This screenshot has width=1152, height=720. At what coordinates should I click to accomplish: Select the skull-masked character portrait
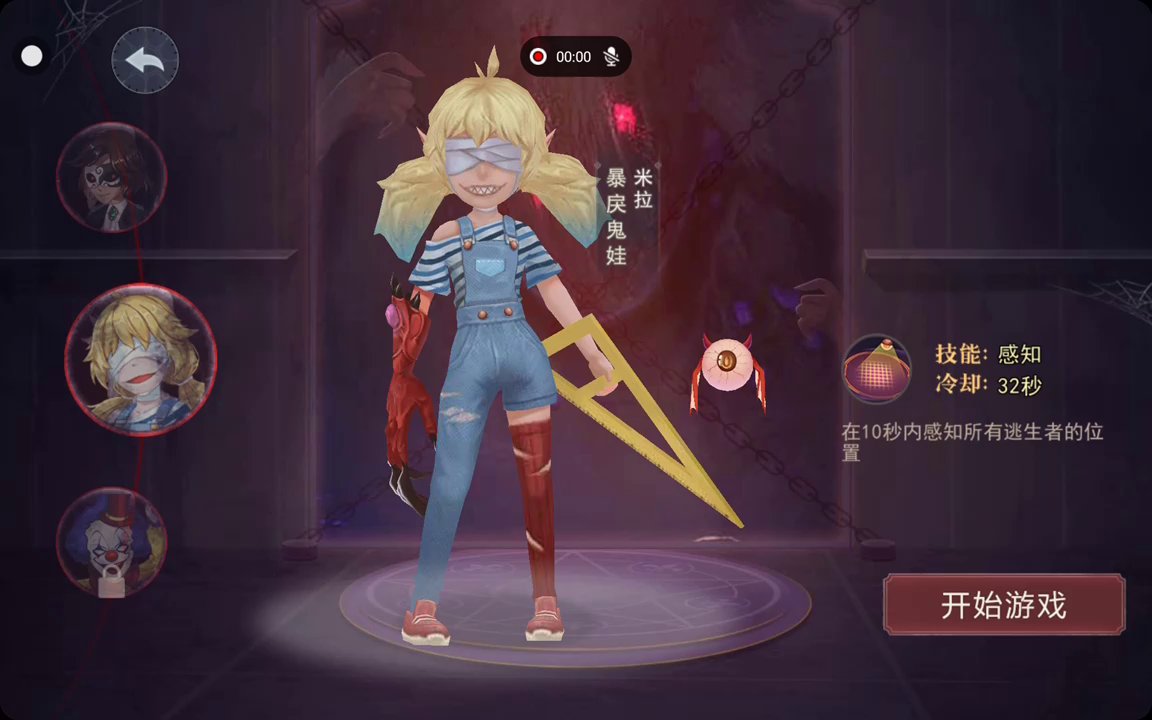click(x=111, y=177)
